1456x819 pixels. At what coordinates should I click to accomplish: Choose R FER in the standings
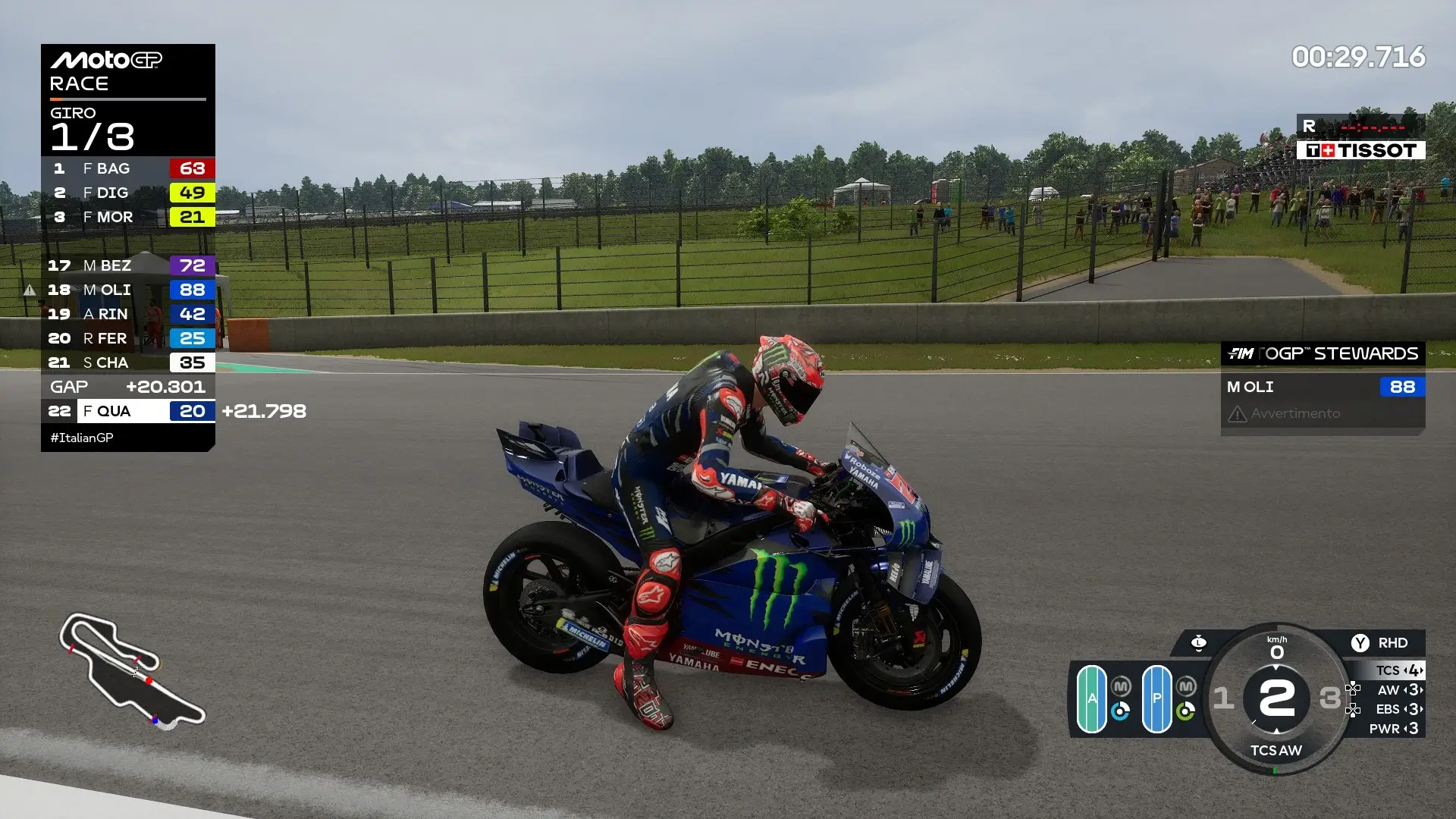coord(128,338)
